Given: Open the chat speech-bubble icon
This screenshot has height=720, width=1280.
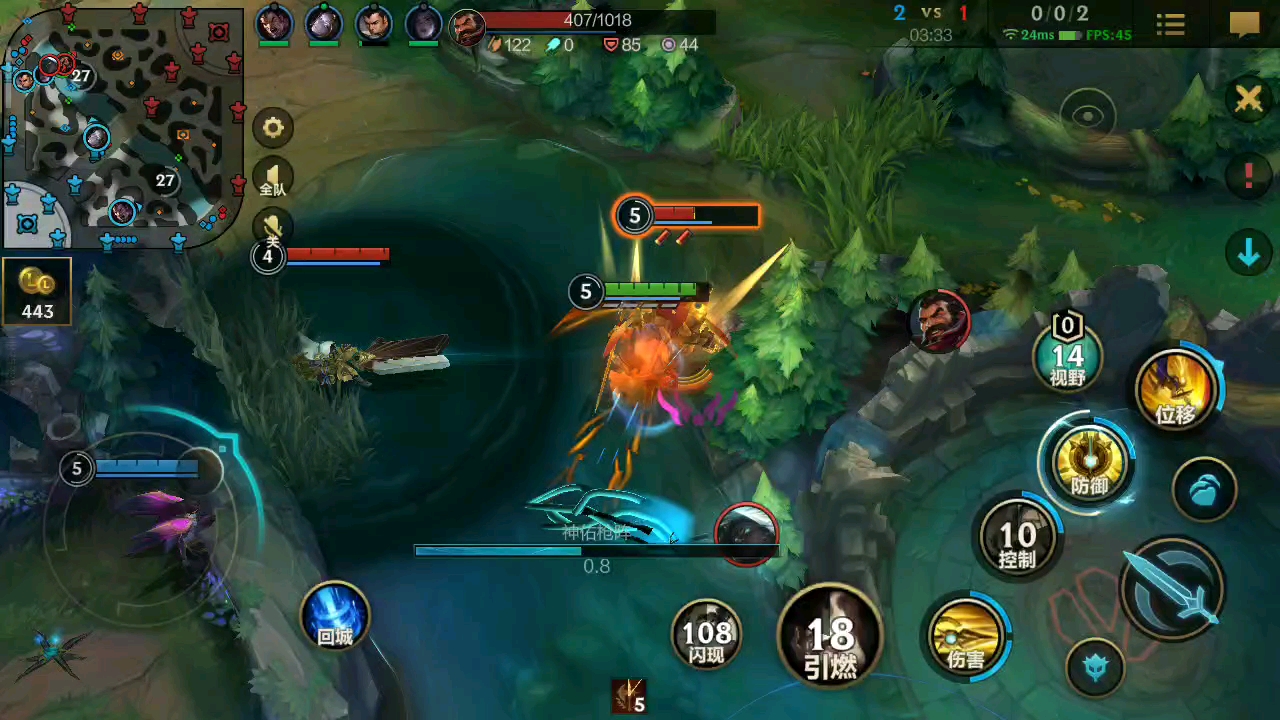Looking at the screenshot, I should click(x=1244, y=25).
